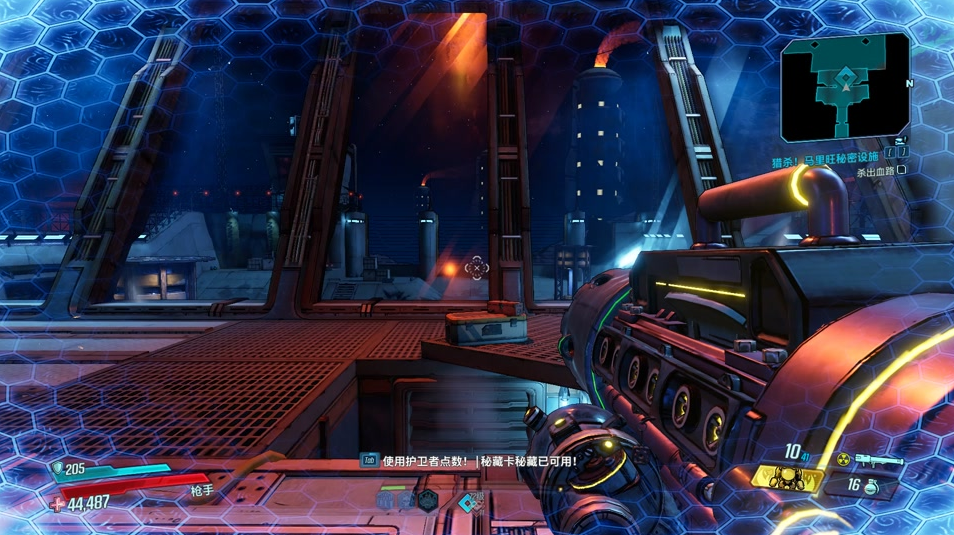Click the dark hexagonal buff icon
Image resolution: width=954 pixels, height=535 pixels.
click(428, 501)
